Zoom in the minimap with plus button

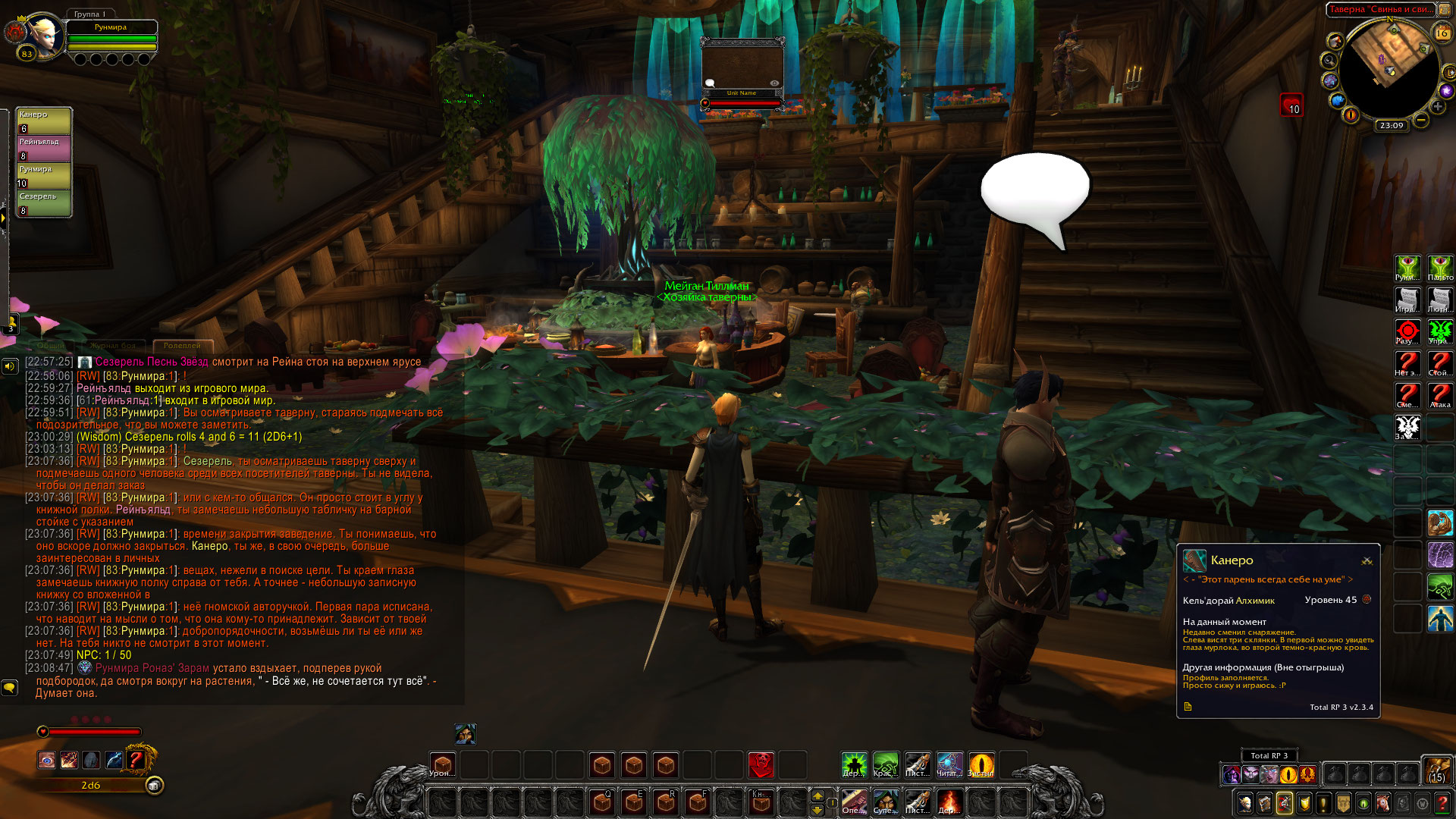pyautogui.click(x=1437, y=107)
